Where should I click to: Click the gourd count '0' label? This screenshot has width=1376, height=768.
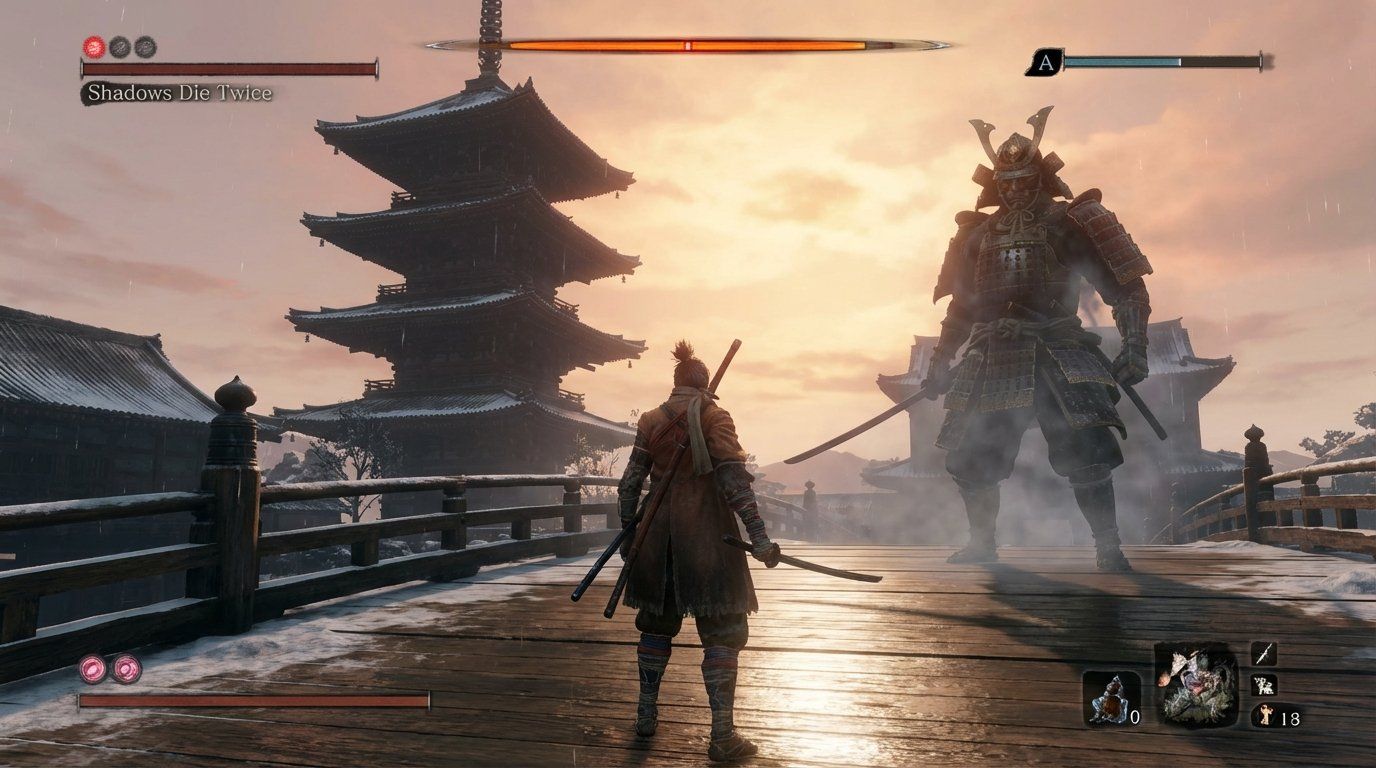point(1135,716)
